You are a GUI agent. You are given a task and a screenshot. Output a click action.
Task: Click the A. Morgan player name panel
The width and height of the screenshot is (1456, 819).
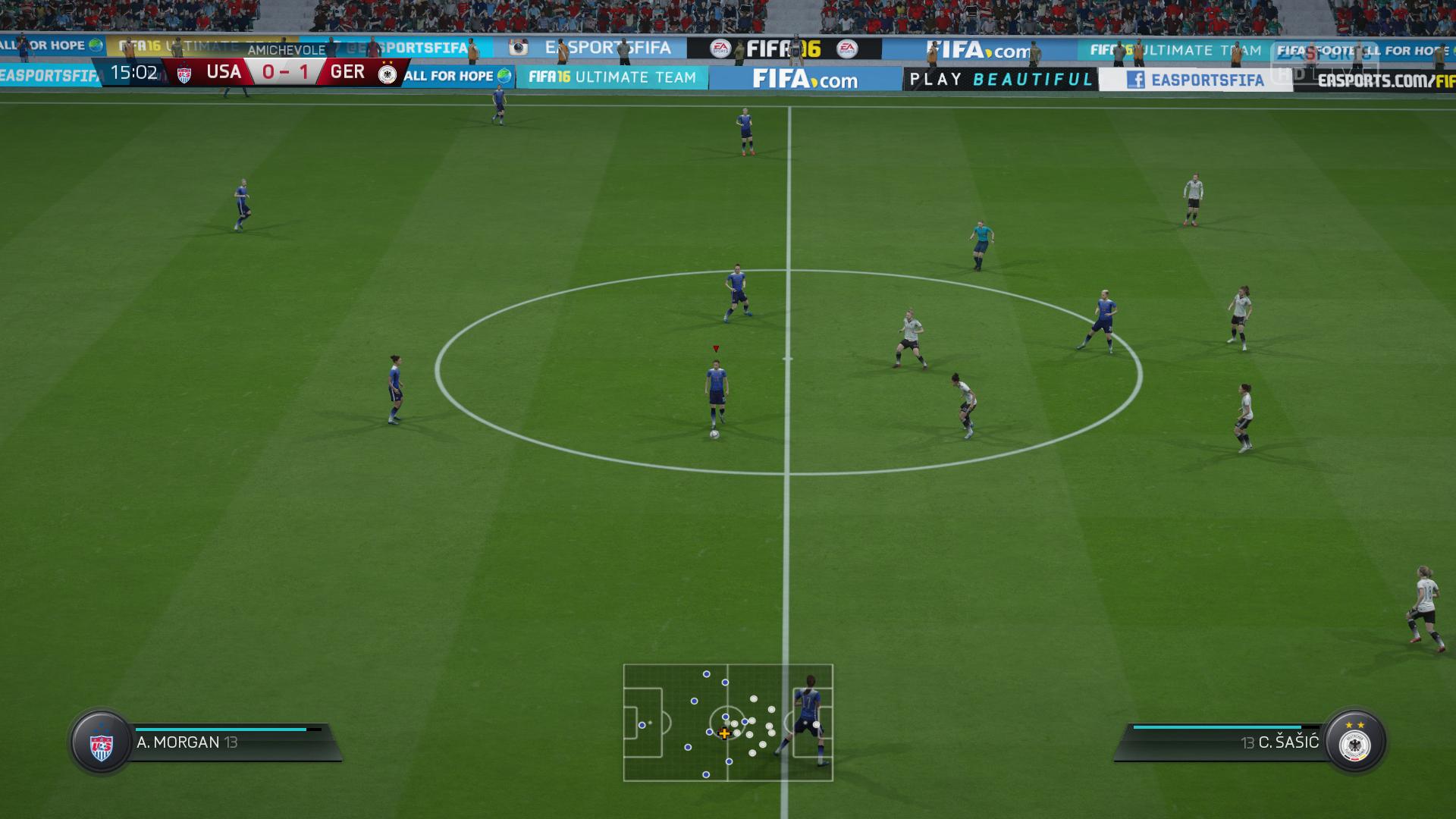[x=227, y=742]
